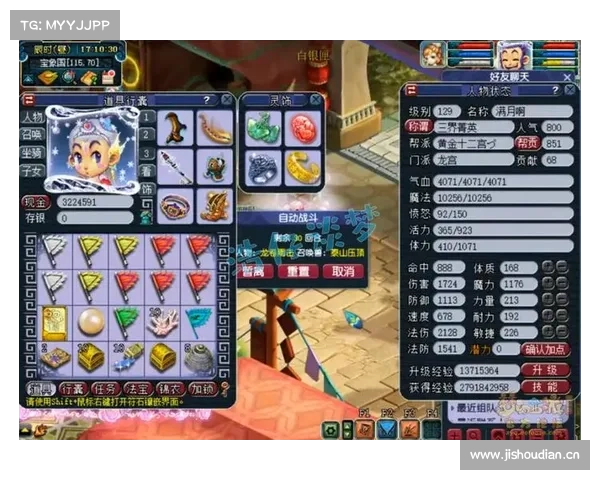Click the 现金 cash button
Viewport: 600px width, 480px height.
(x=36, y=201)
